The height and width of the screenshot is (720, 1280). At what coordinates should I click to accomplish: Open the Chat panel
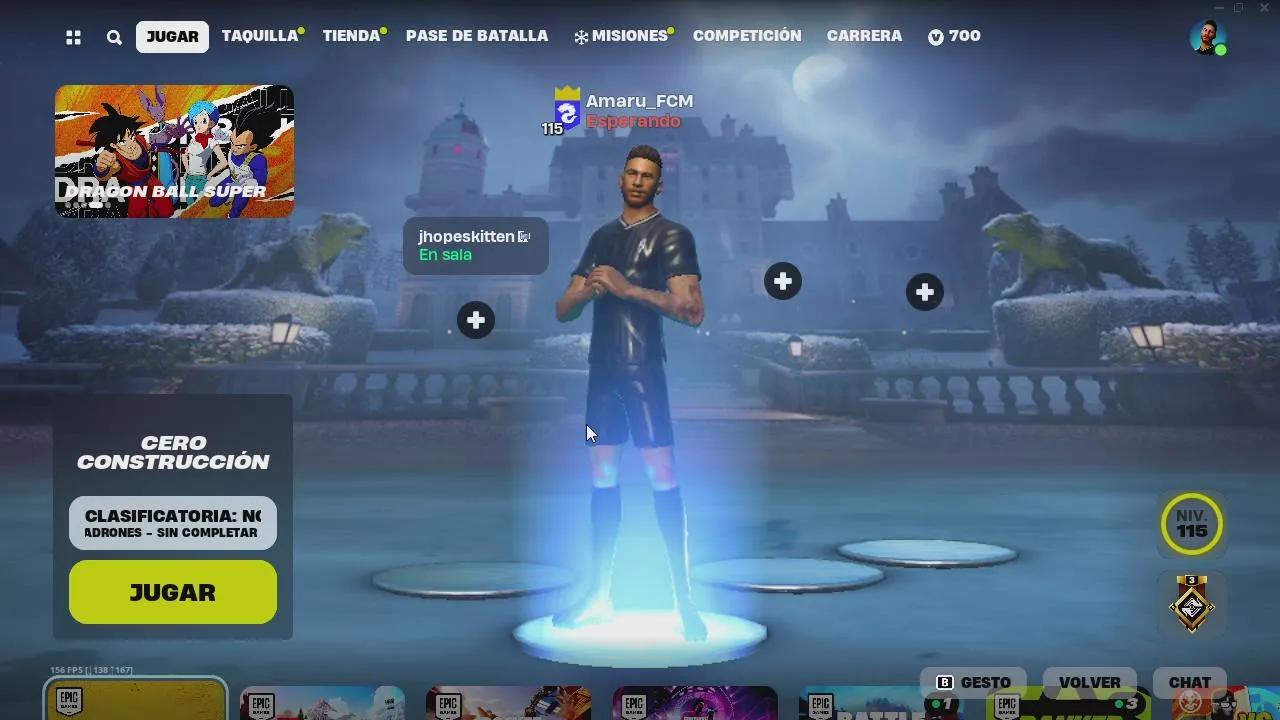click(x=1189, y=681)
